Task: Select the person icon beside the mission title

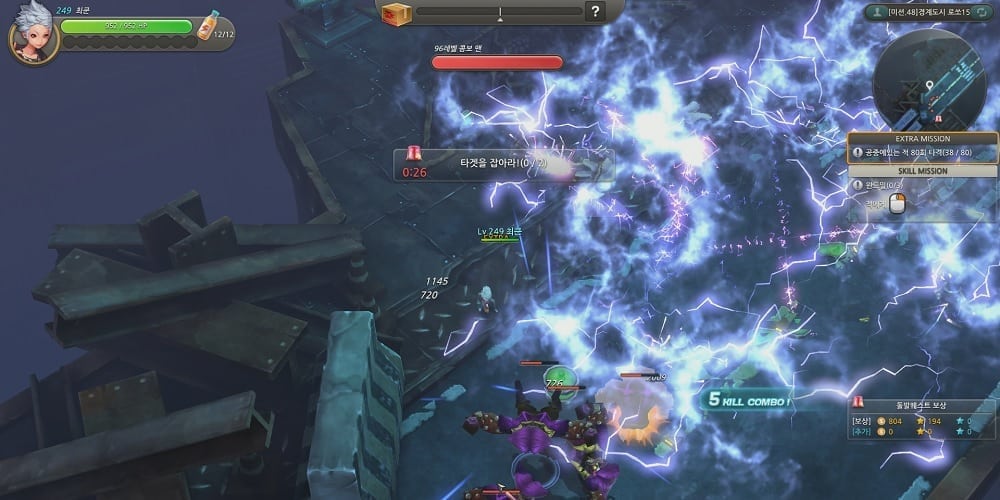Action: tap(876, 12)
